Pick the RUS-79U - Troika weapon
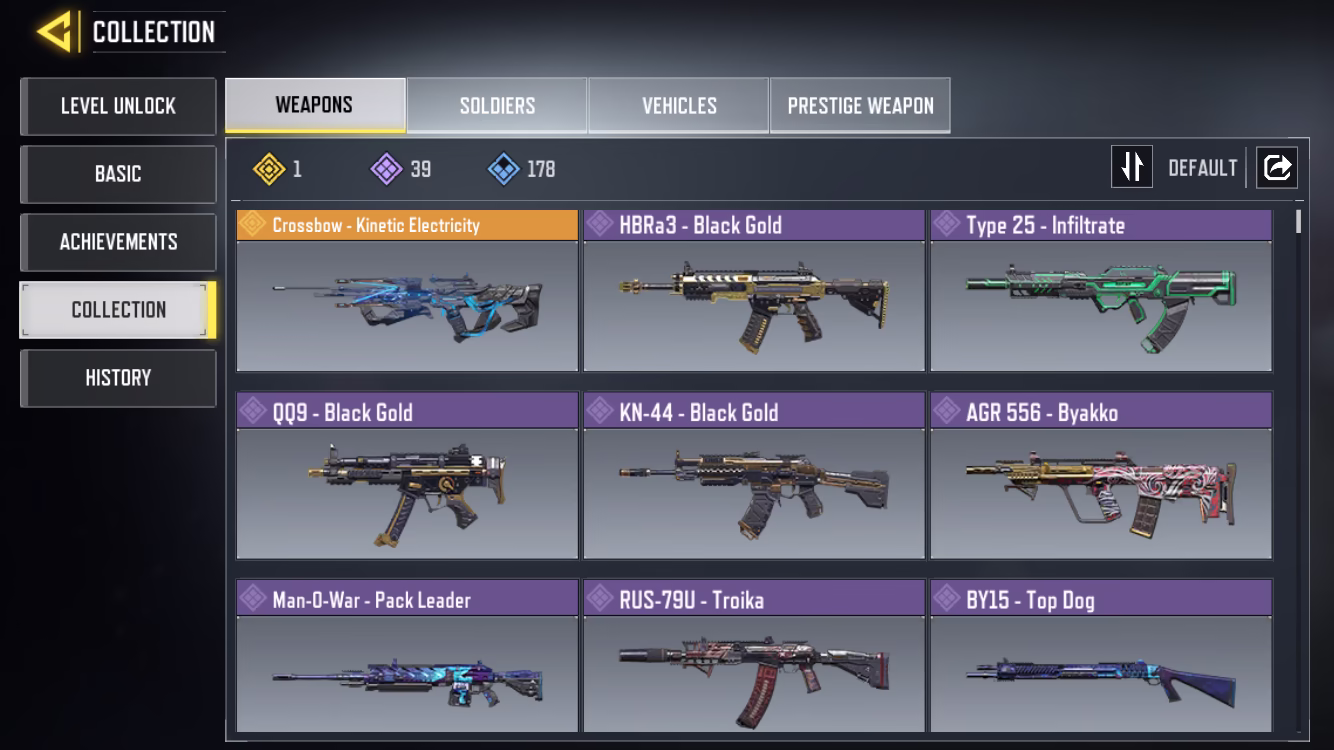 pyautogui.click(x=754, y=659)
